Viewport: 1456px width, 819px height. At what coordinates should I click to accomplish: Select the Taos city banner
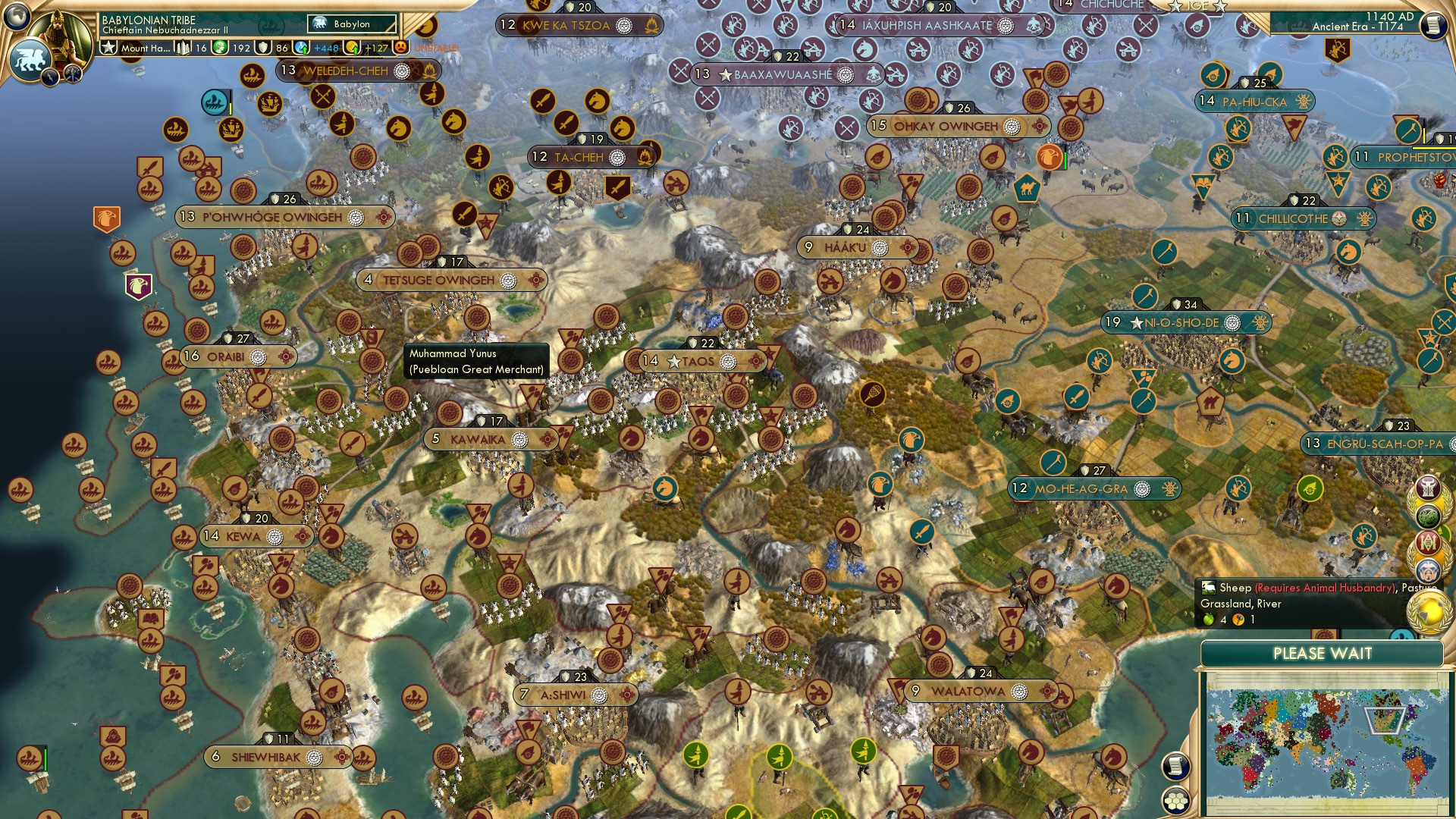pos(698,360)
